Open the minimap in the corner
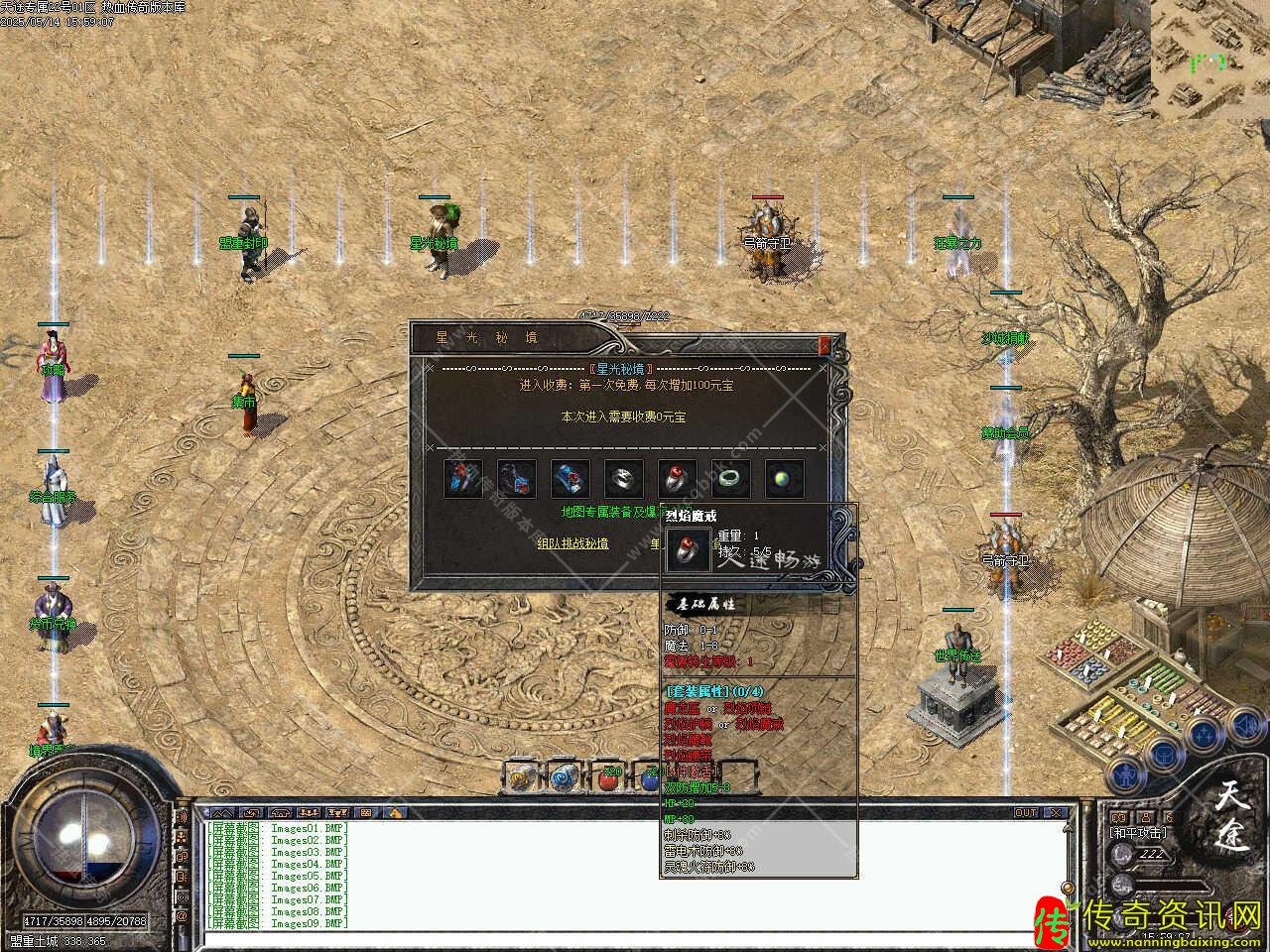The width and height of the screenshot is (1270, 952). tap(1209, 59)
